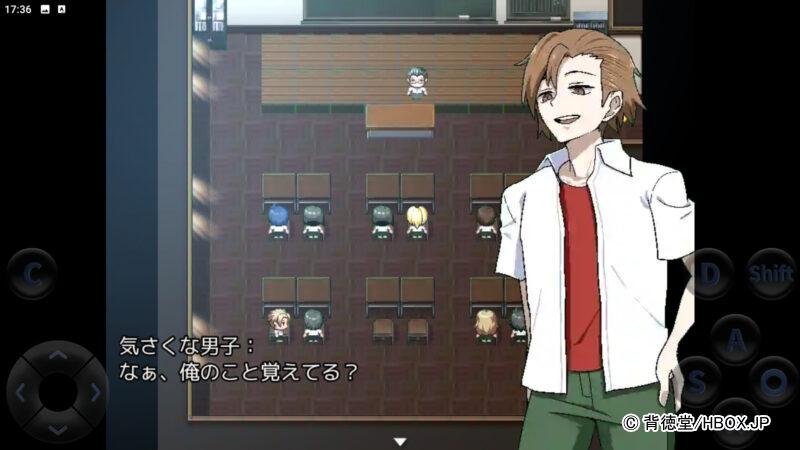
Task: Advance dialogue with the white continue arrow
Action: pyautogui.click(x=400, y=441)
